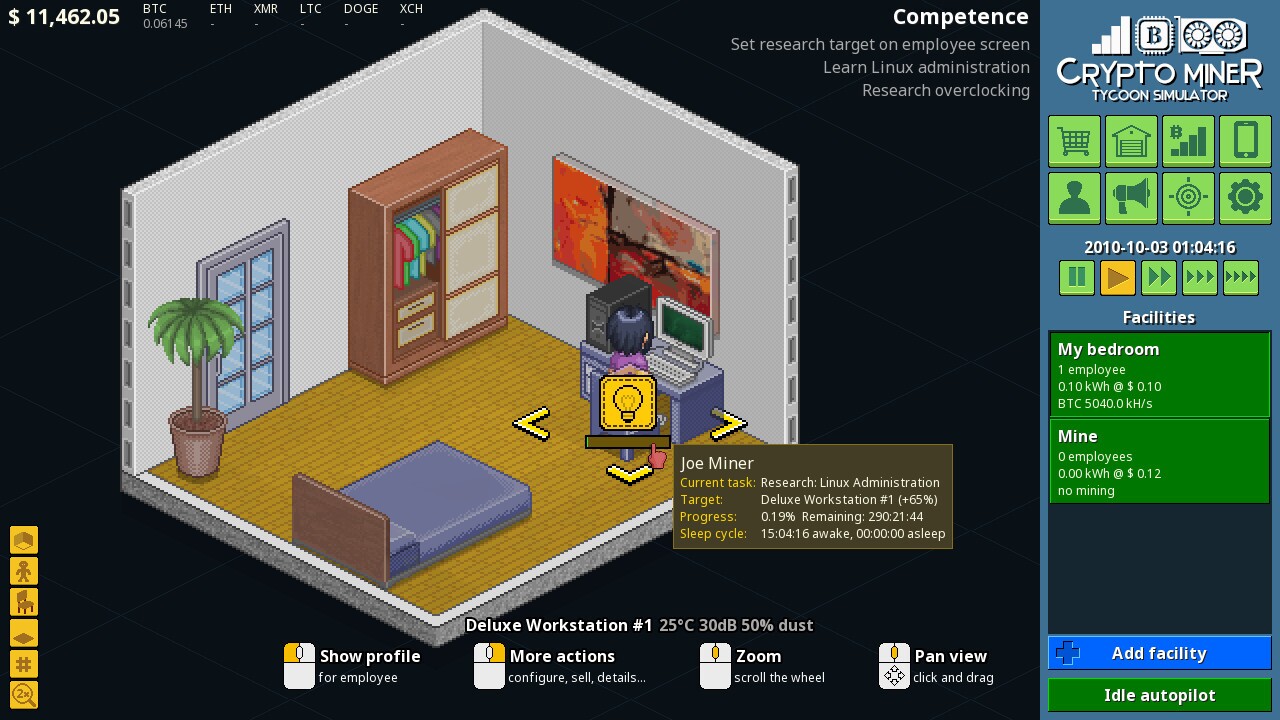This screenshot has width=1280, height=720.
Task: Cycle employee right with the right arrow
Action: click(729, 424)
